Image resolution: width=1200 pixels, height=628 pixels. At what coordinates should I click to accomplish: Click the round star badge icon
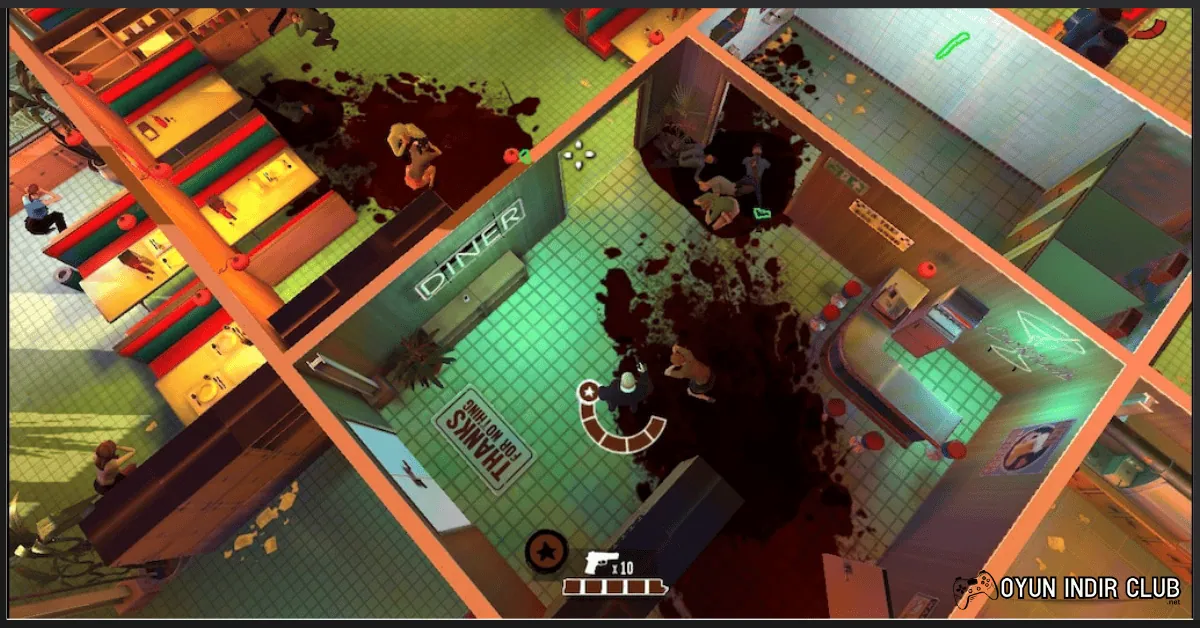[x=547, y=551]
